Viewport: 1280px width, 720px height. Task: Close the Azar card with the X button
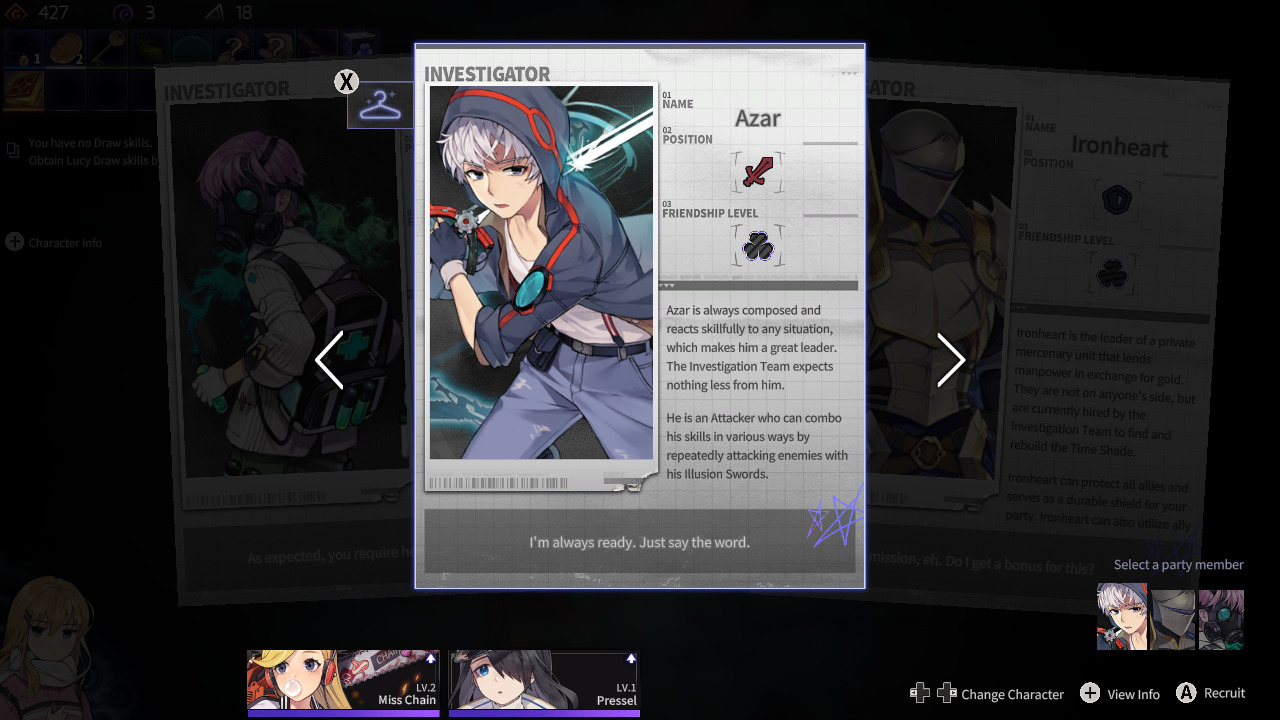(346, 82)
